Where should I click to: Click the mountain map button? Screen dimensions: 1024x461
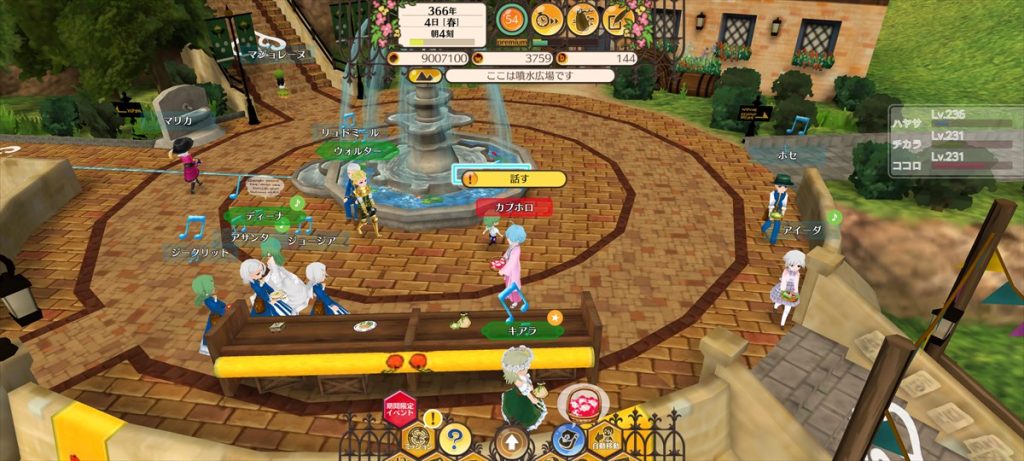[424, 75]
